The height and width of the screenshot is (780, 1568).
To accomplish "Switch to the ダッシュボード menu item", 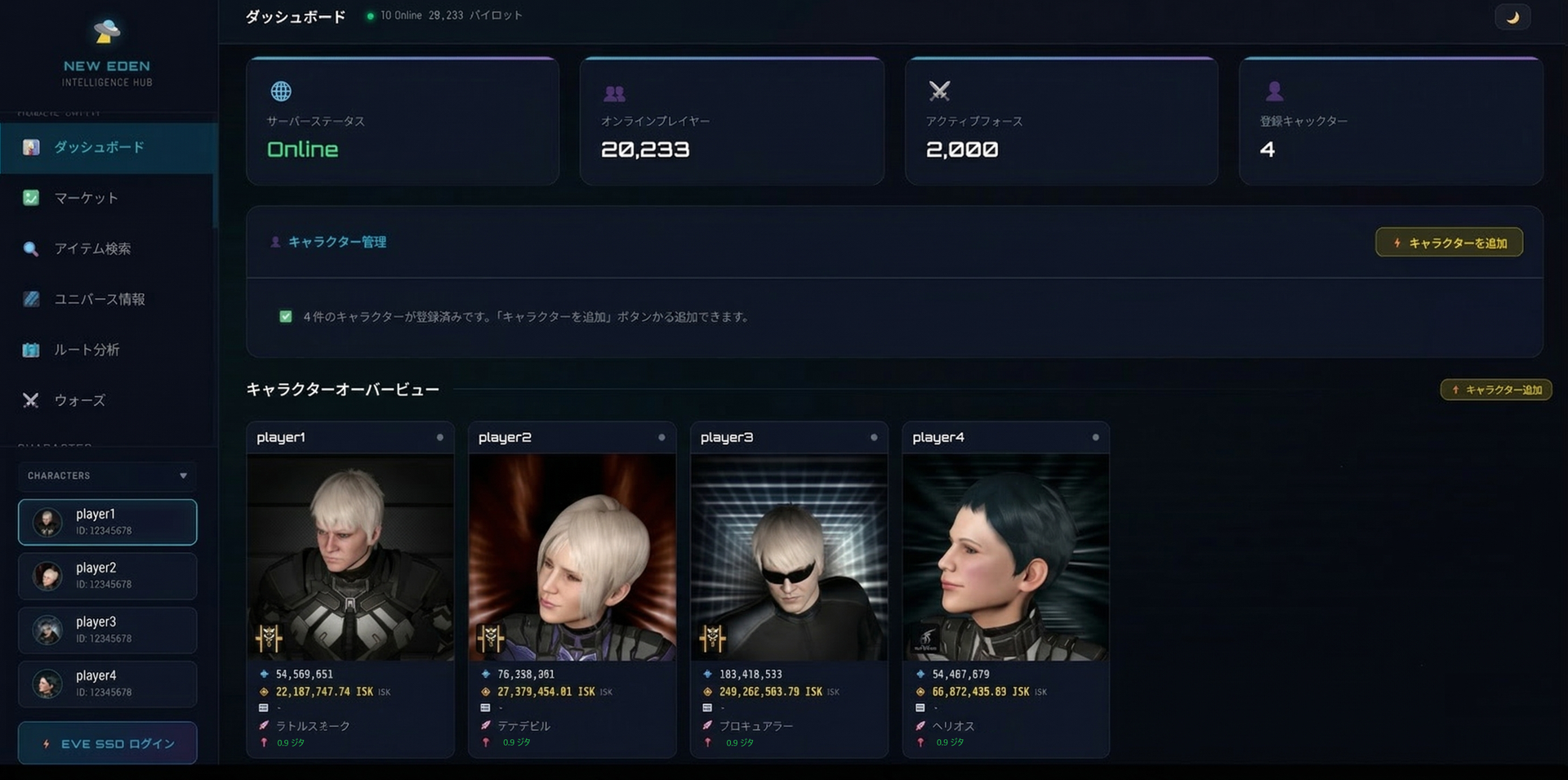I will click(98, 147).
